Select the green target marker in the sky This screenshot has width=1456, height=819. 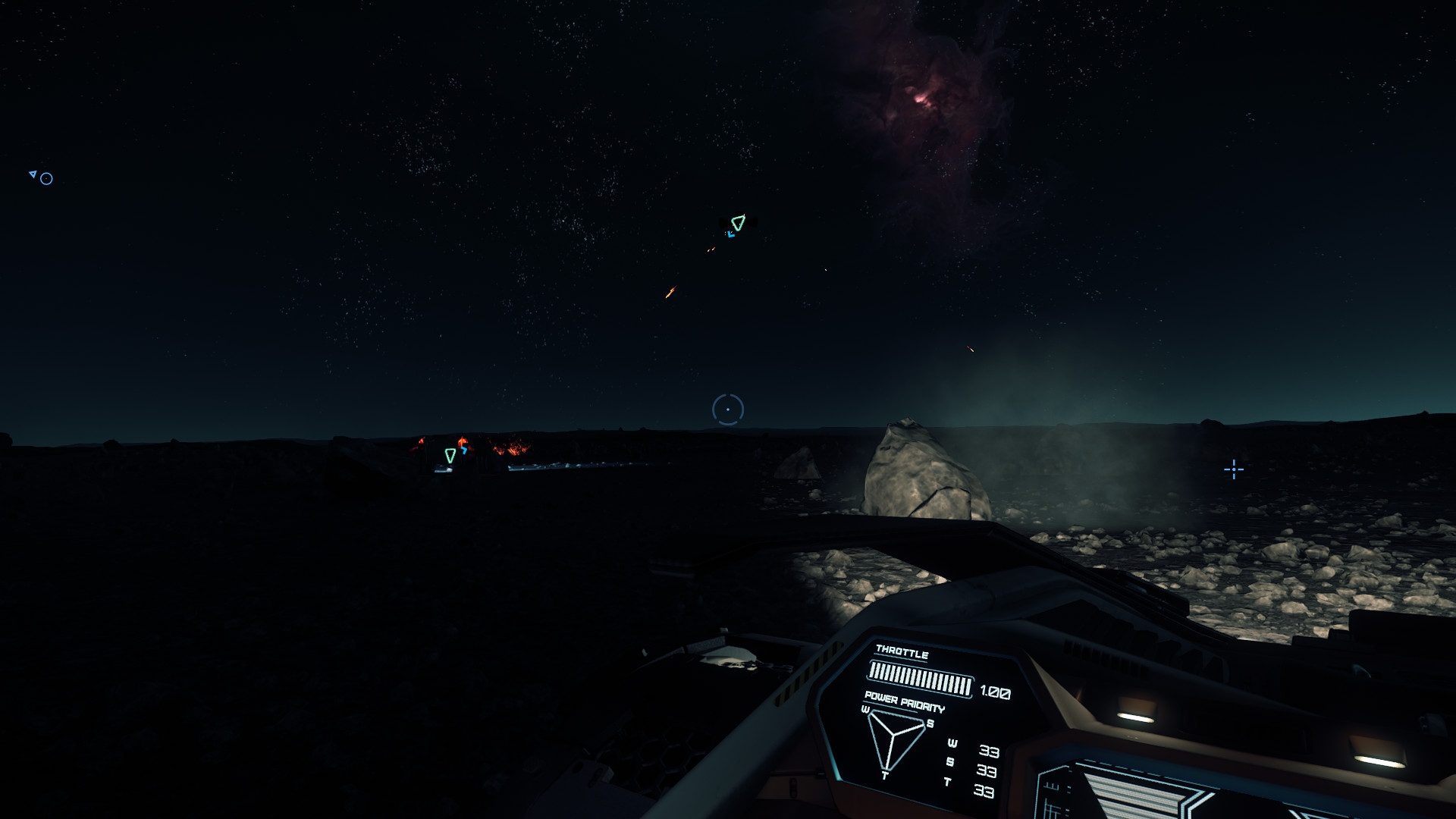pyautogui.click(x=738, y=222)
